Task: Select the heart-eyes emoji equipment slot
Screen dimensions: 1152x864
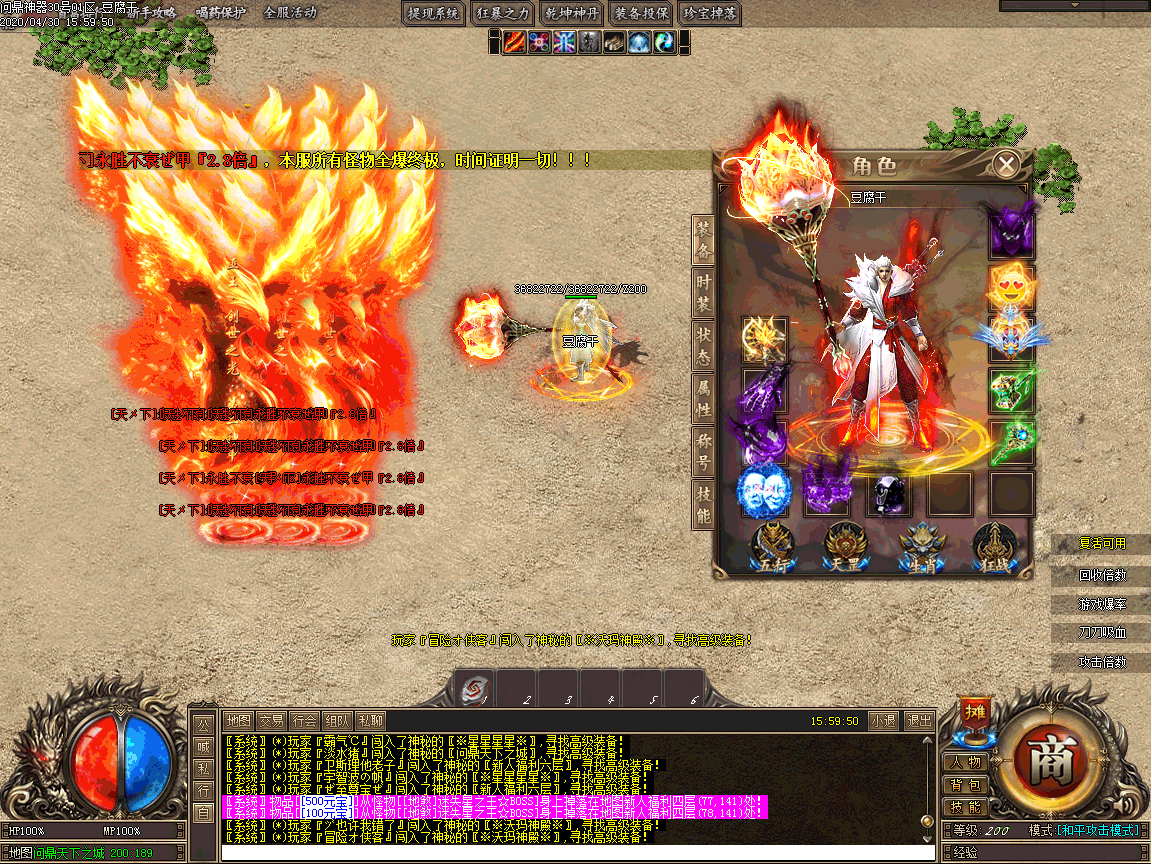Action: click(1011, 286)
